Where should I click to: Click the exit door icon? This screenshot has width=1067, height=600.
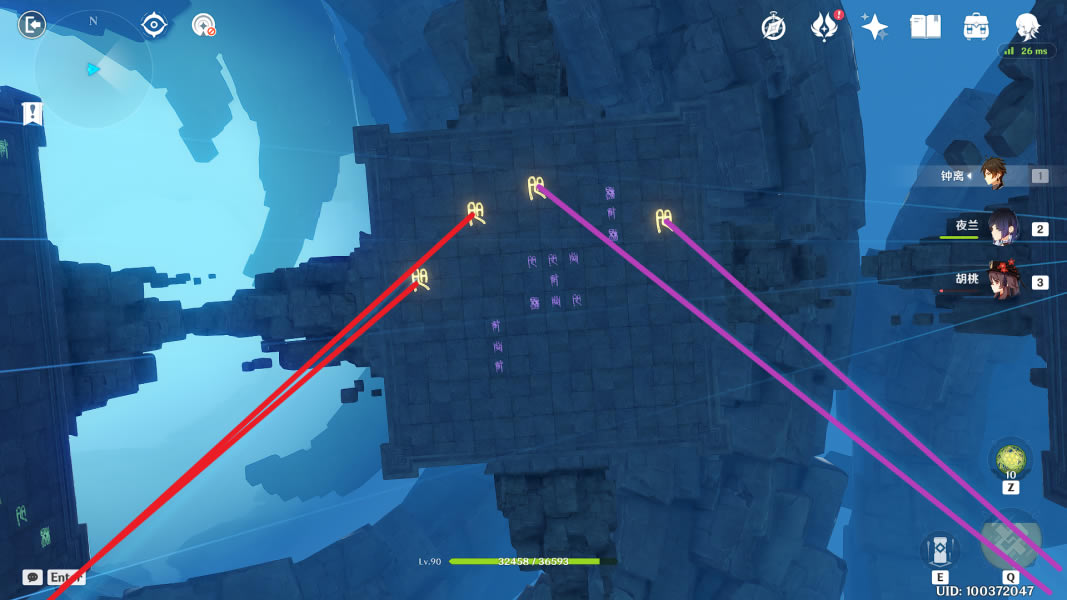point(32,25)
